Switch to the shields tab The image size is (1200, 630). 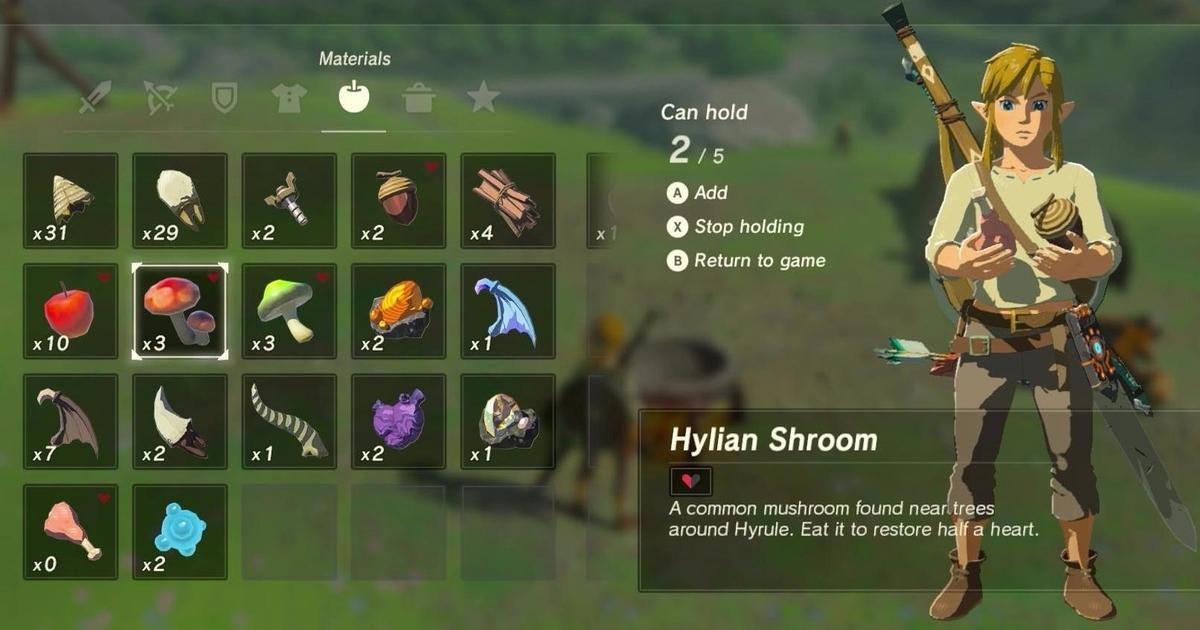click(x=225, y=98)
